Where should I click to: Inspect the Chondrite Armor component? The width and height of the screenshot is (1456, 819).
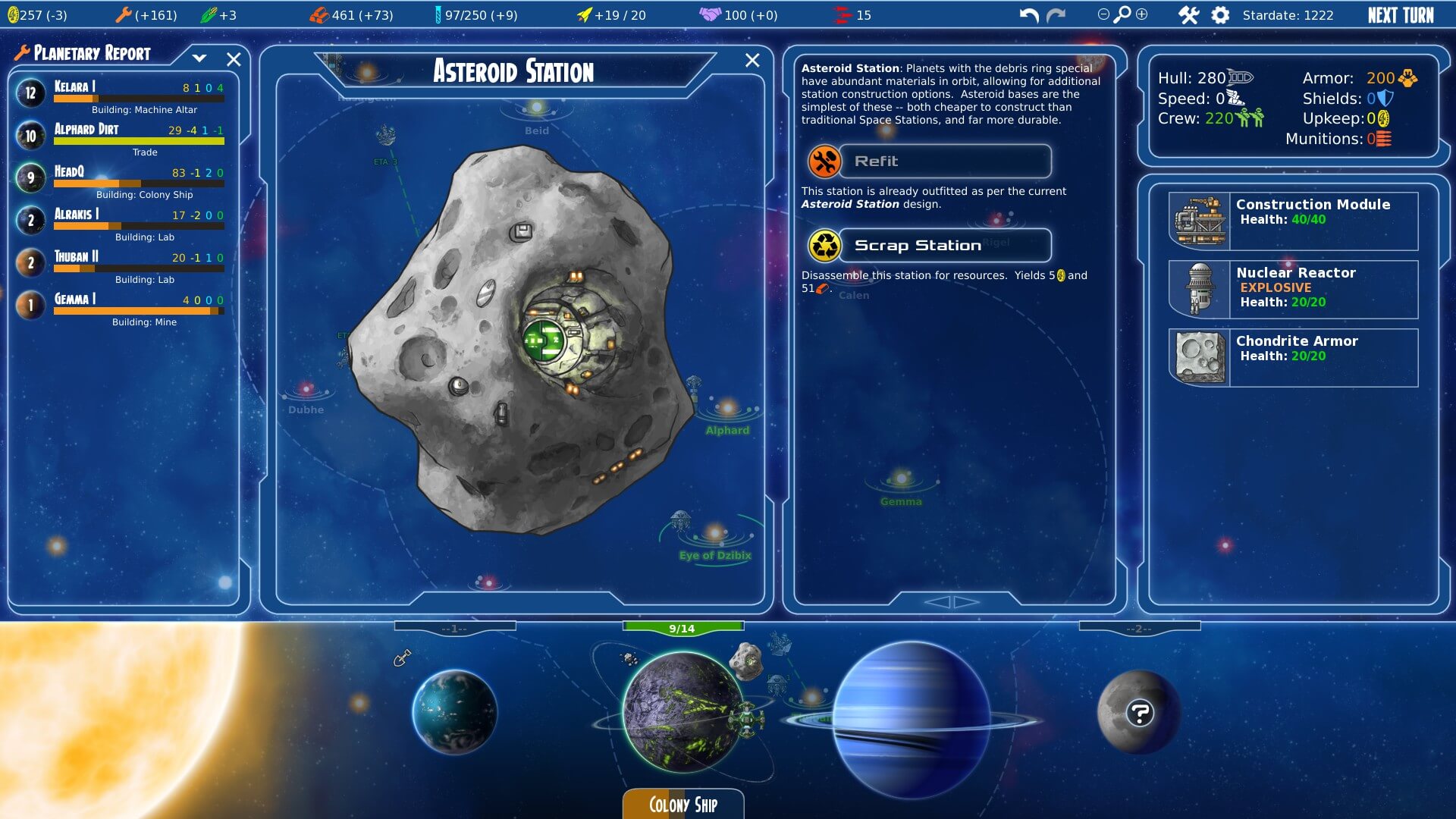1293,357
